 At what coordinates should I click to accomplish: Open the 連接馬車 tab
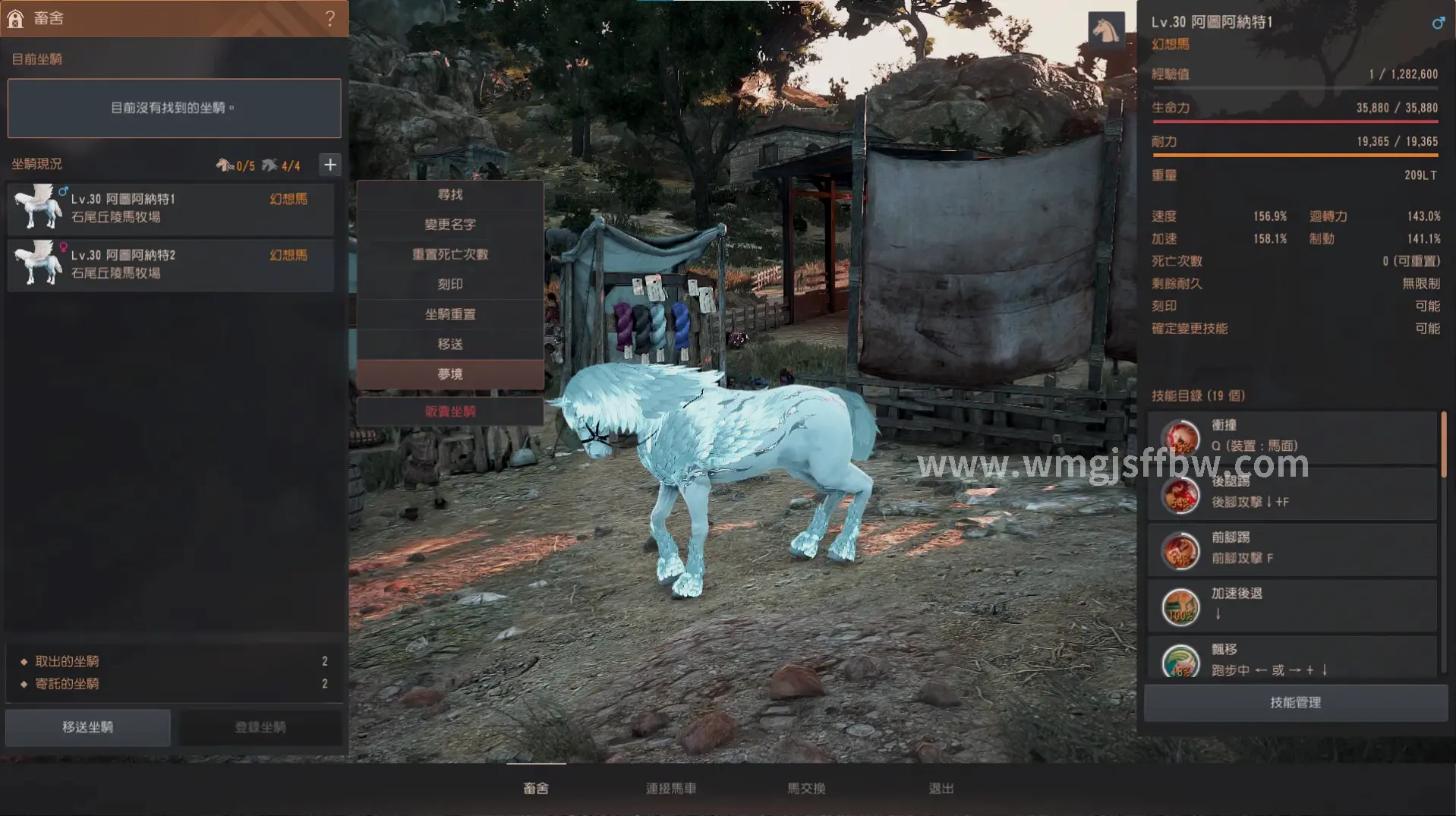coord(671,789)
